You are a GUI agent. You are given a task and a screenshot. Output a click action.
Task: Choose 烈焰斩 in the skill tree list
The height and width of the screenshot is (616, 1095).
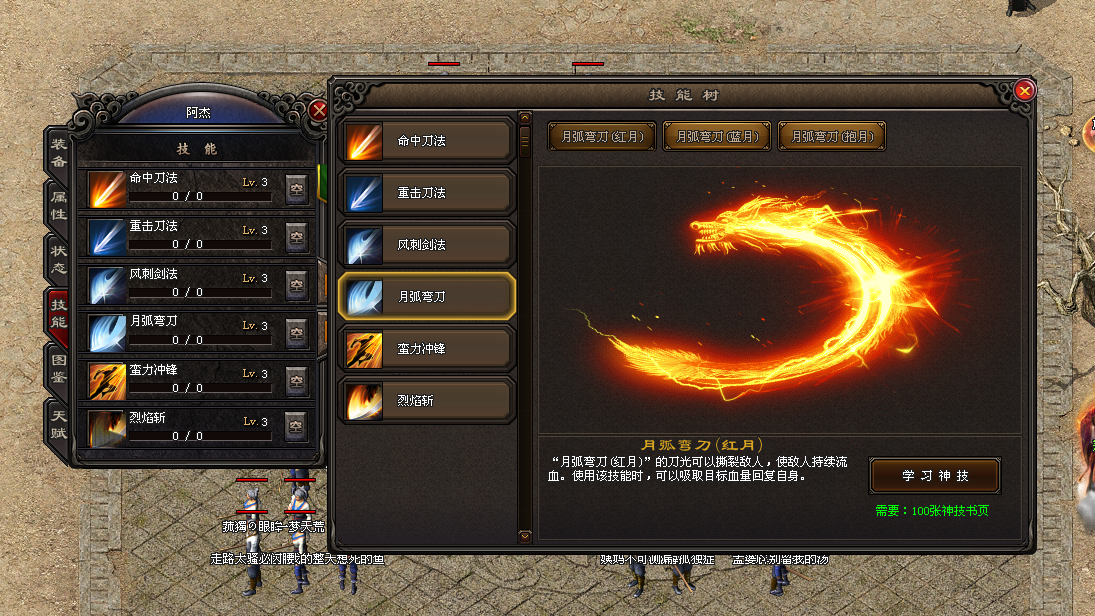tap(428, 401)
